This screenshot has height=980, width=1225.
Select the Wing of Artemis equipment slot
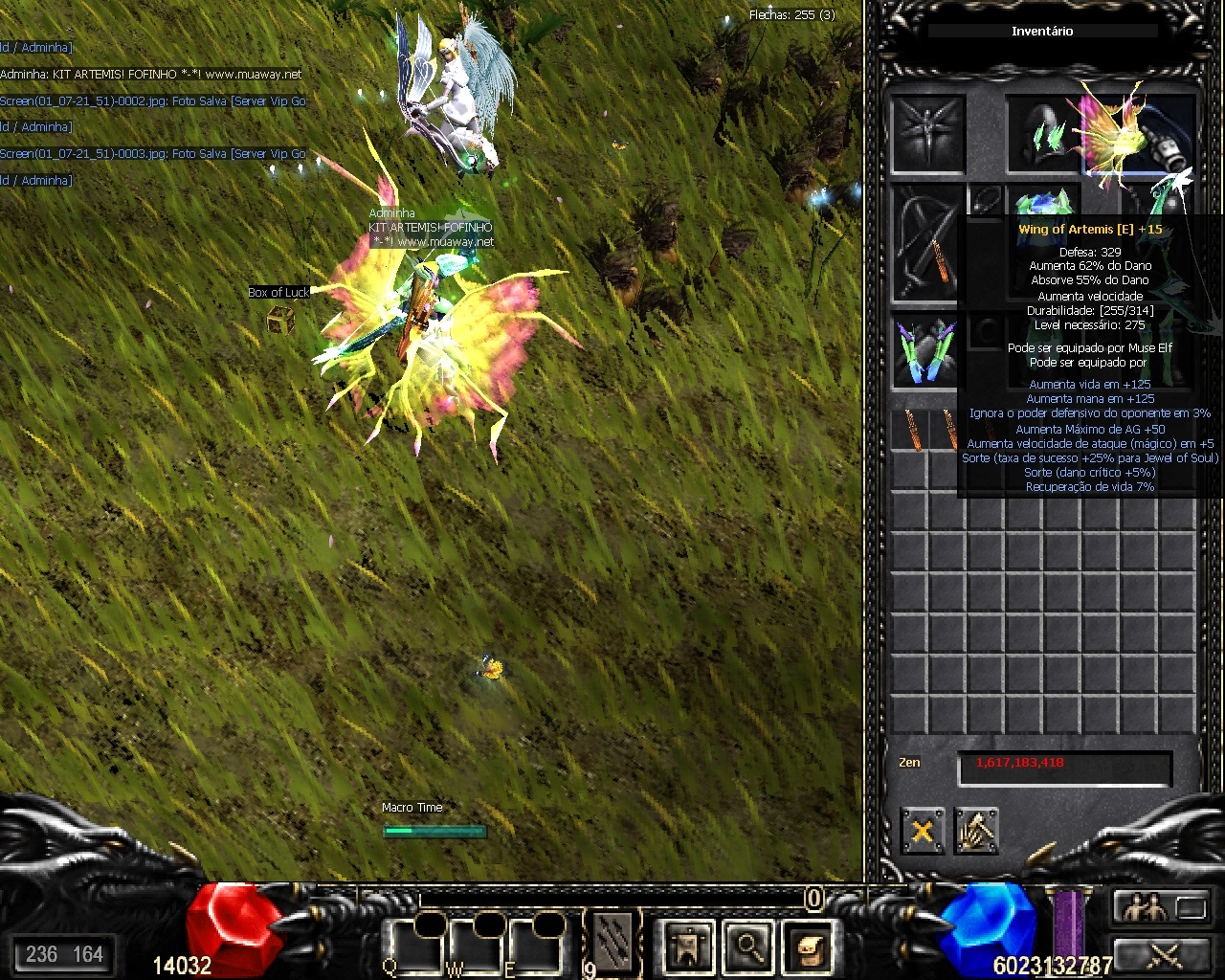click(1139, 134)
